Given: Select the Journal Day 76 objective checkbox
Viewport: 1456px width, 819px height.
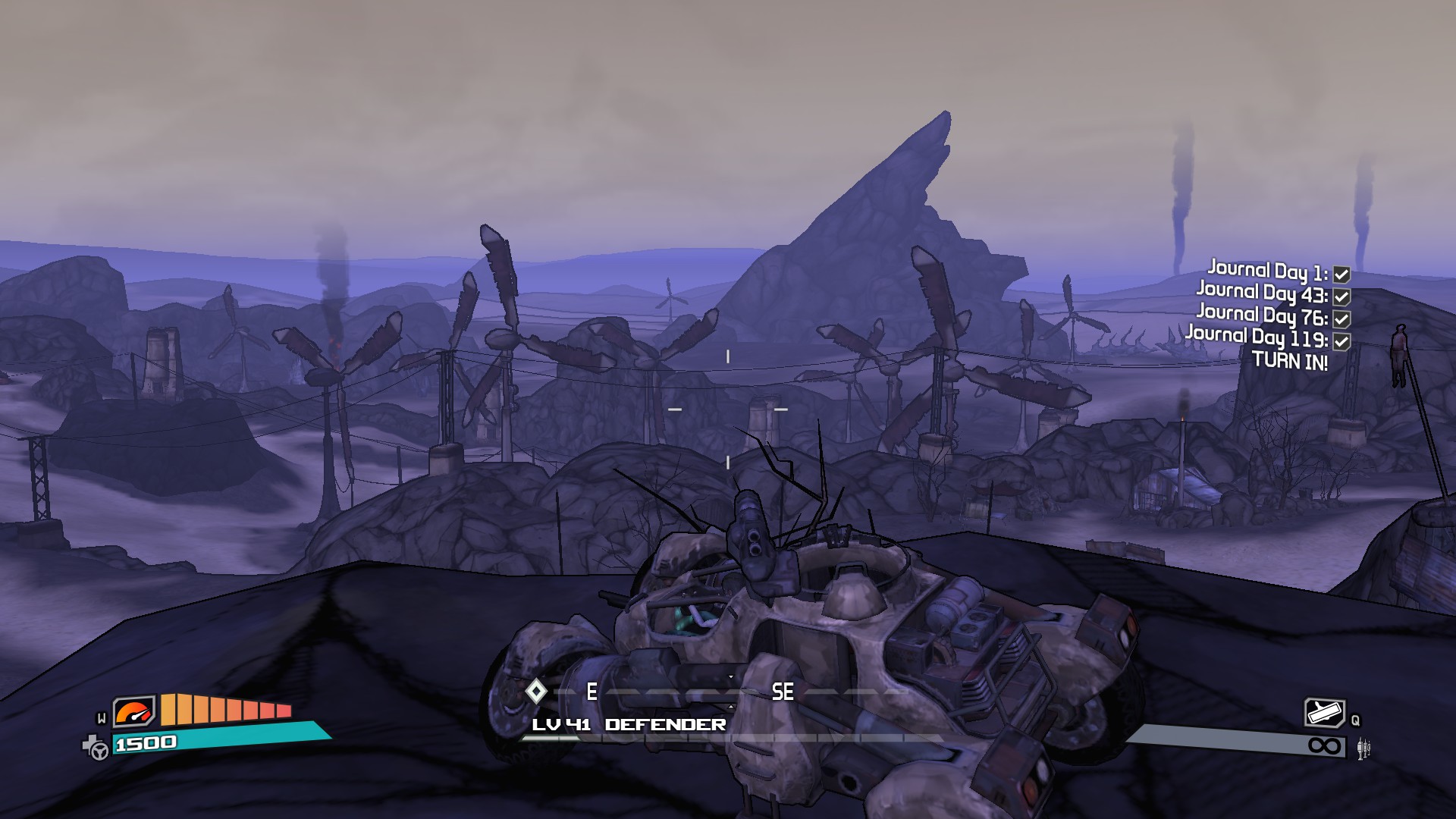Looking at the screenshot, I should click(x=1341, y=319).
